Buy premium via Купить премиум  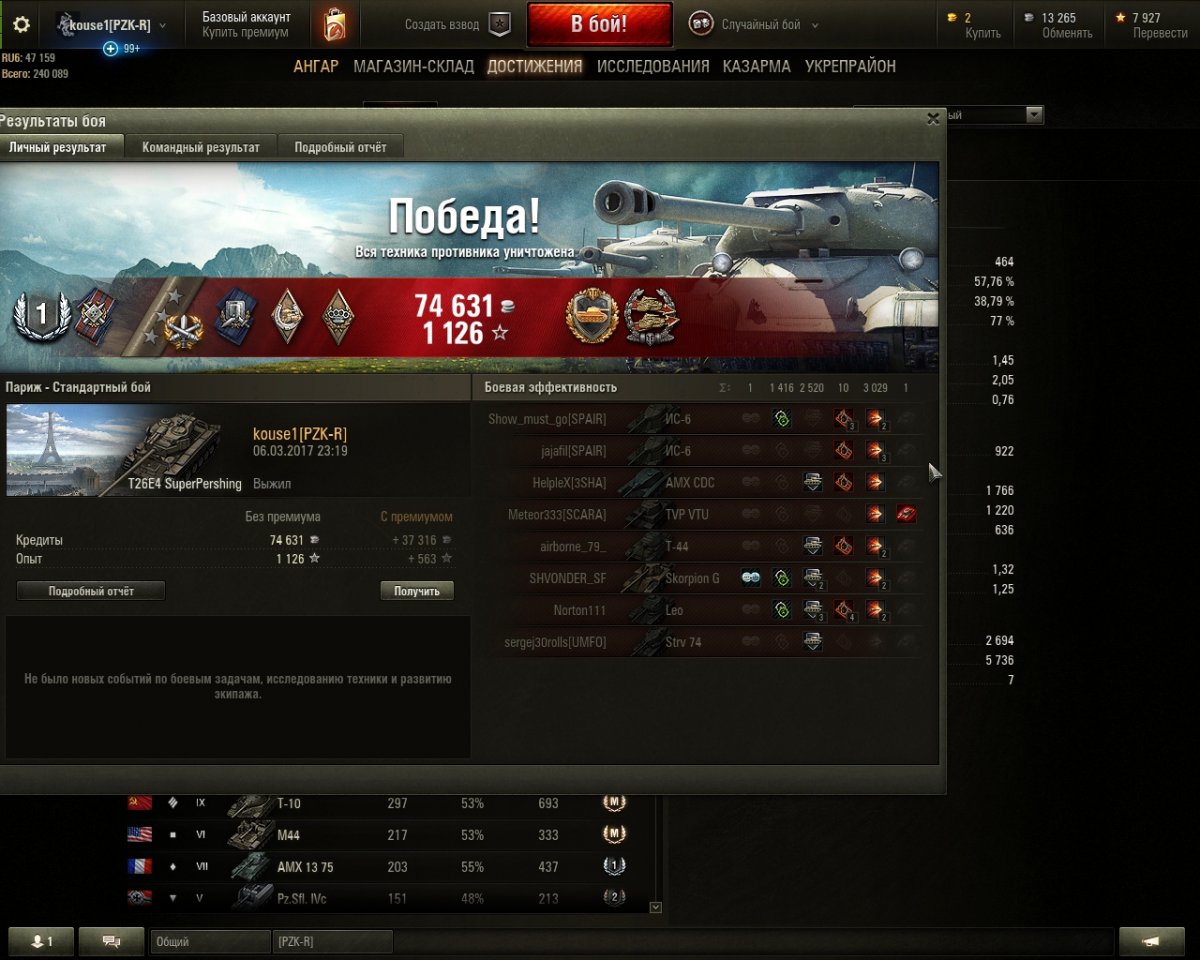pyautogui.click(x=245, y=33)
